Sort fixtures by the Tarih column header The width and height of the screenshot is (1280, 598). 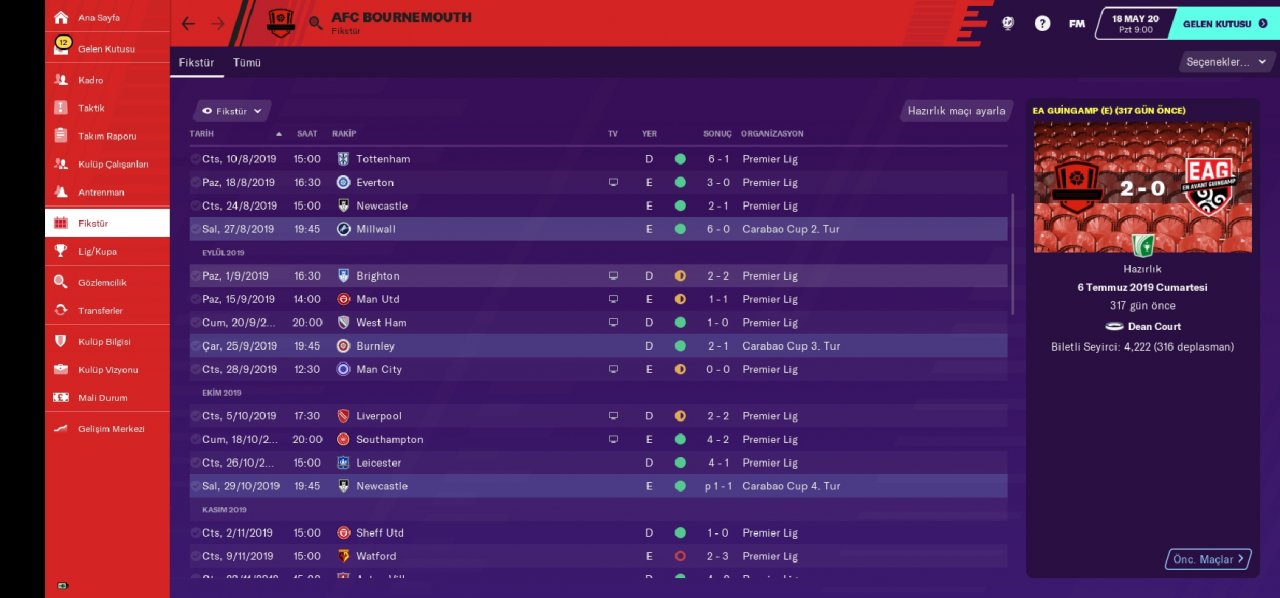tap(202, 134)
